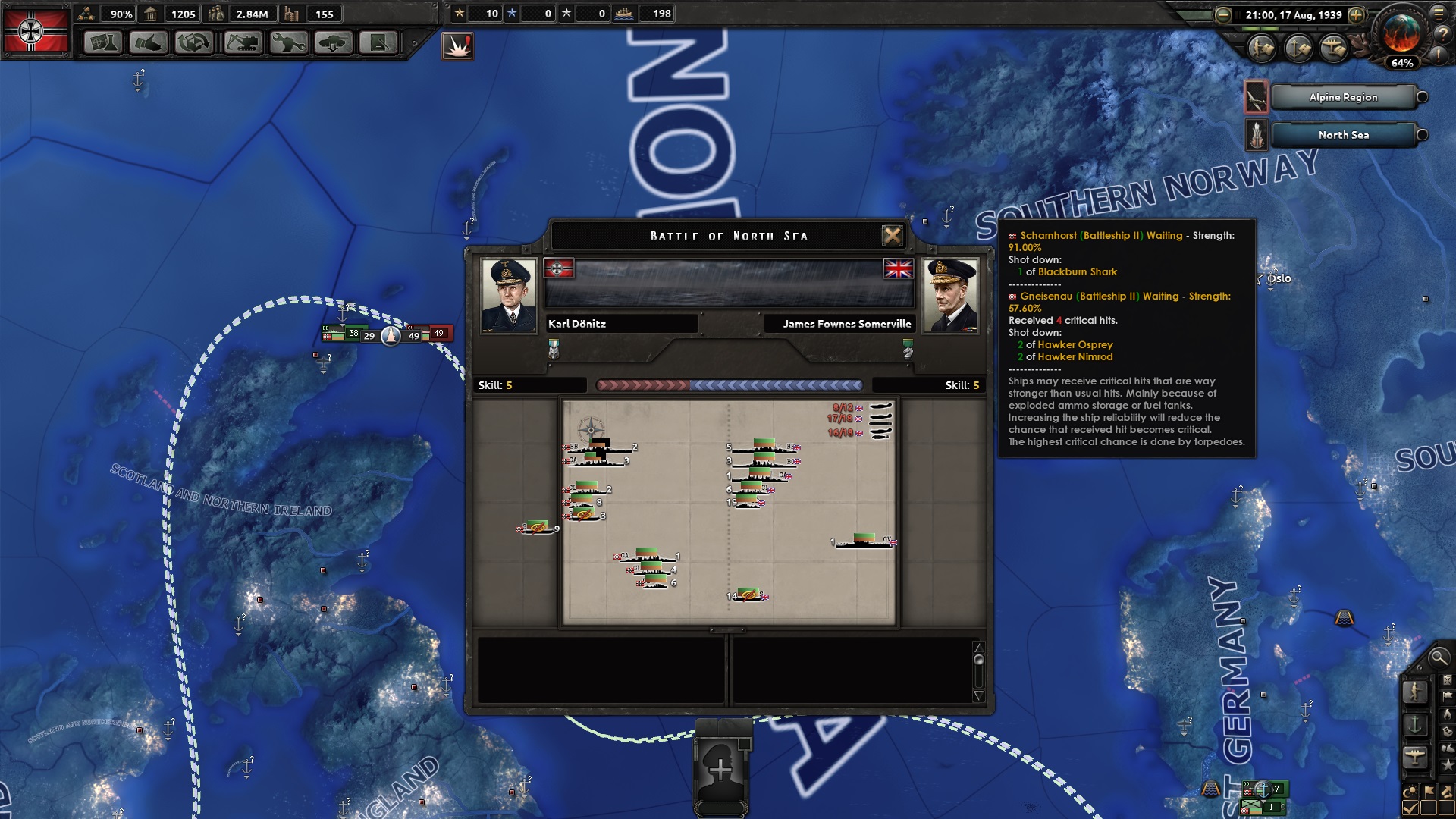Open the Production wrench tab

(x=288, y=42)
